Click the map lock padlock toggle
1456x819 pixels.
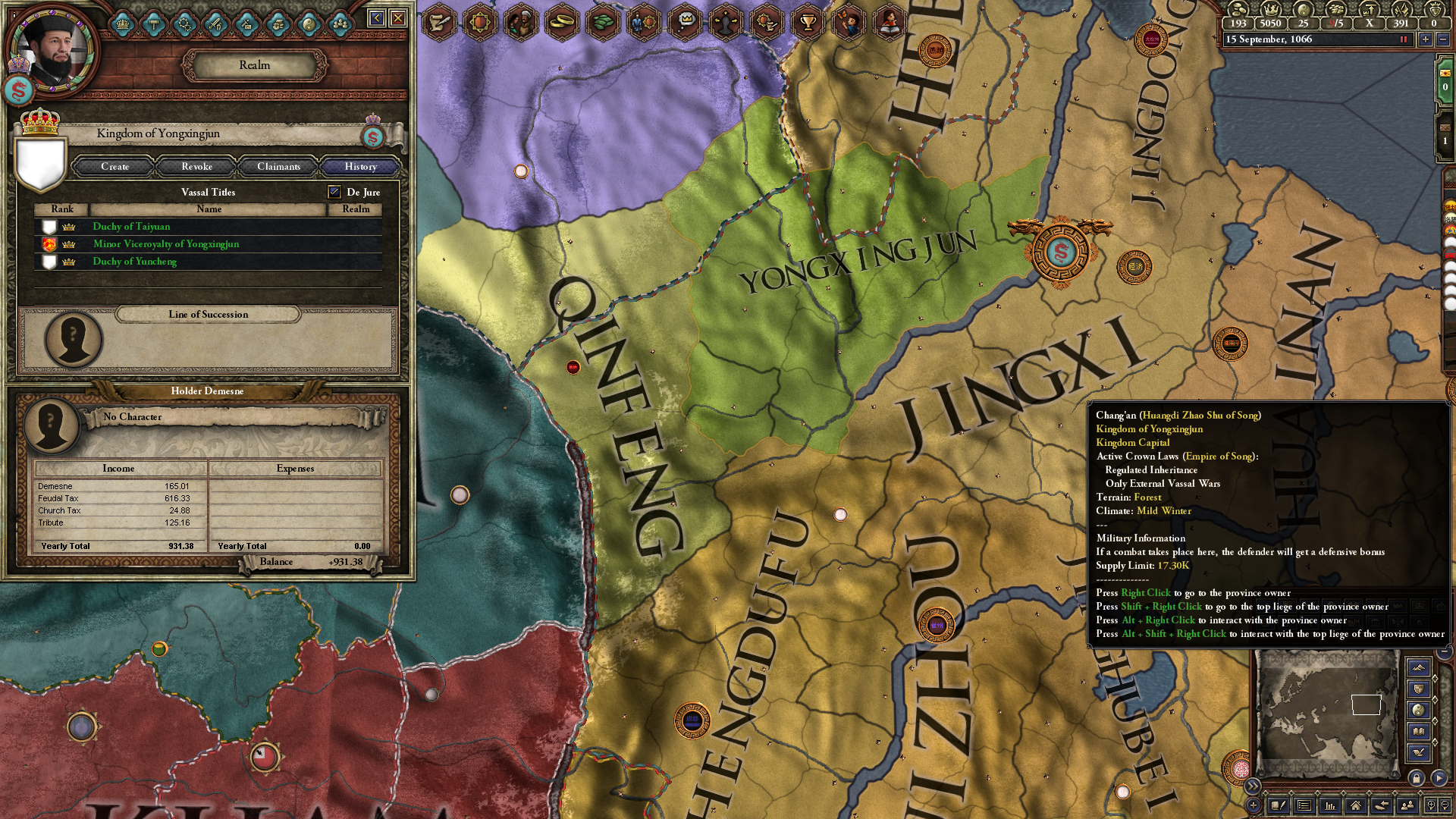coord(1416,779)
